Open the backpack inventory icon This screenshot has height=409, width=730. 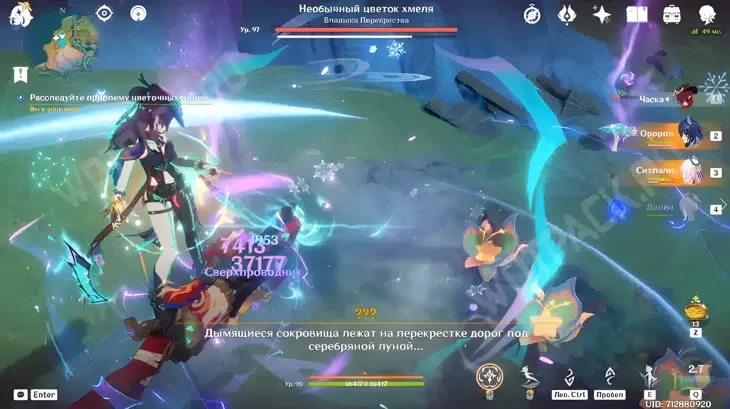671,14
